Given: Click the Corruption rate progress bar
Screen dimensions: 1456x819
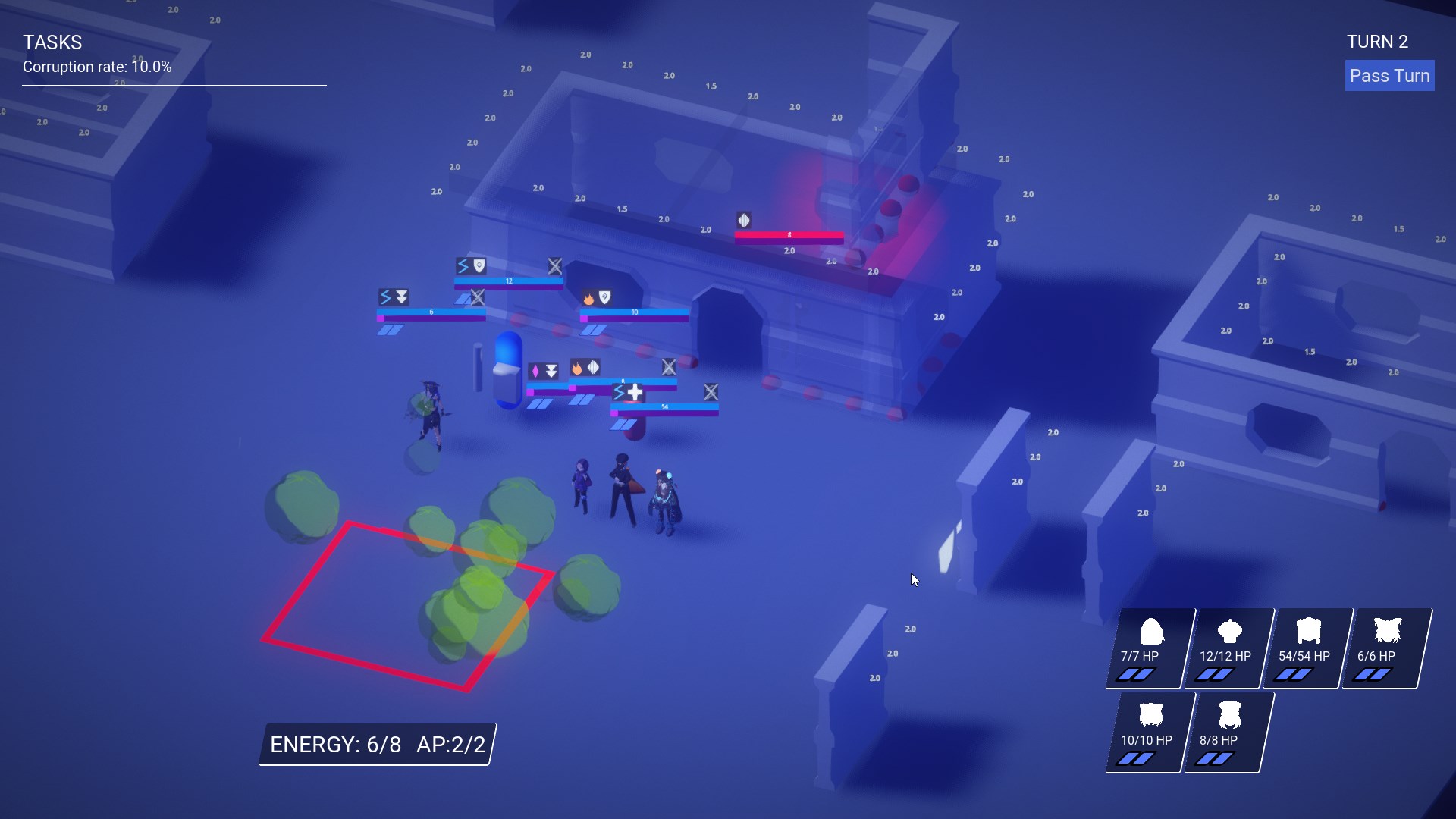Looking at the screenshot, I should (x=173, y=85).
